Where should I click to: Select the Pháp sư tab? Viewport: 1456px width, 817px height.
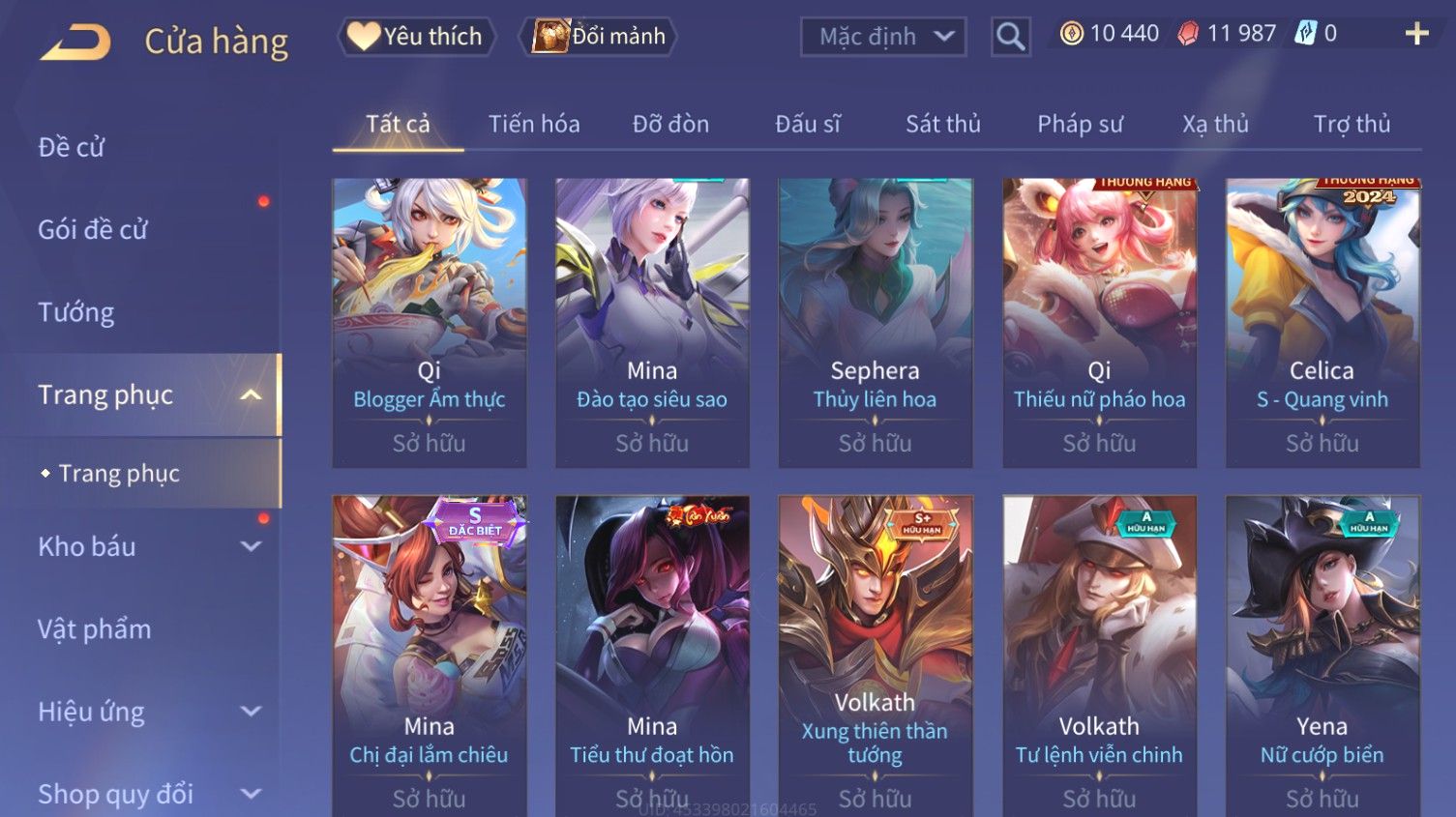tap(1080, 124)
